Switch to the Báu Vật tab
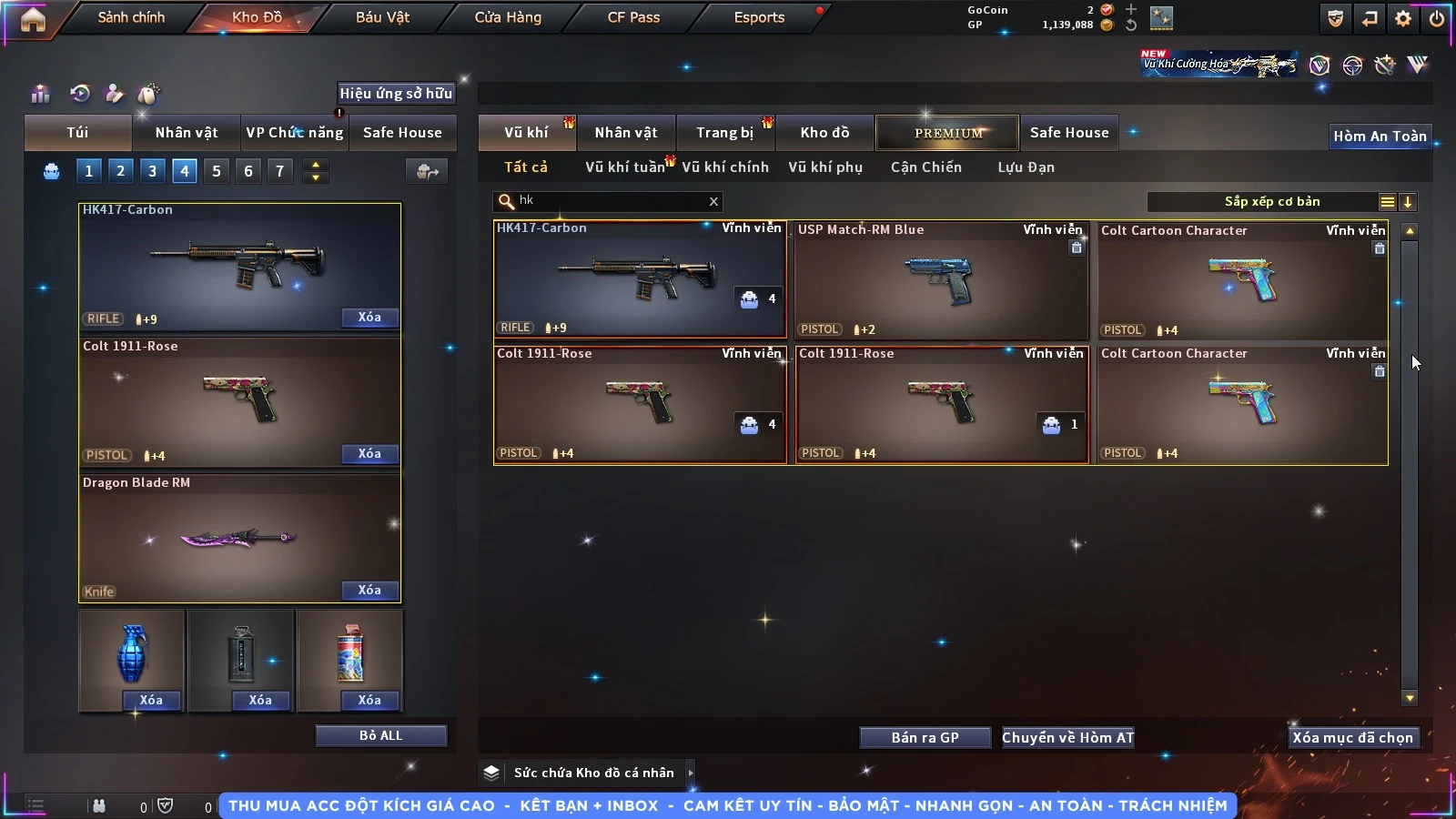Viewport: 1456px width, 819px height. click(x=382, y=17)
